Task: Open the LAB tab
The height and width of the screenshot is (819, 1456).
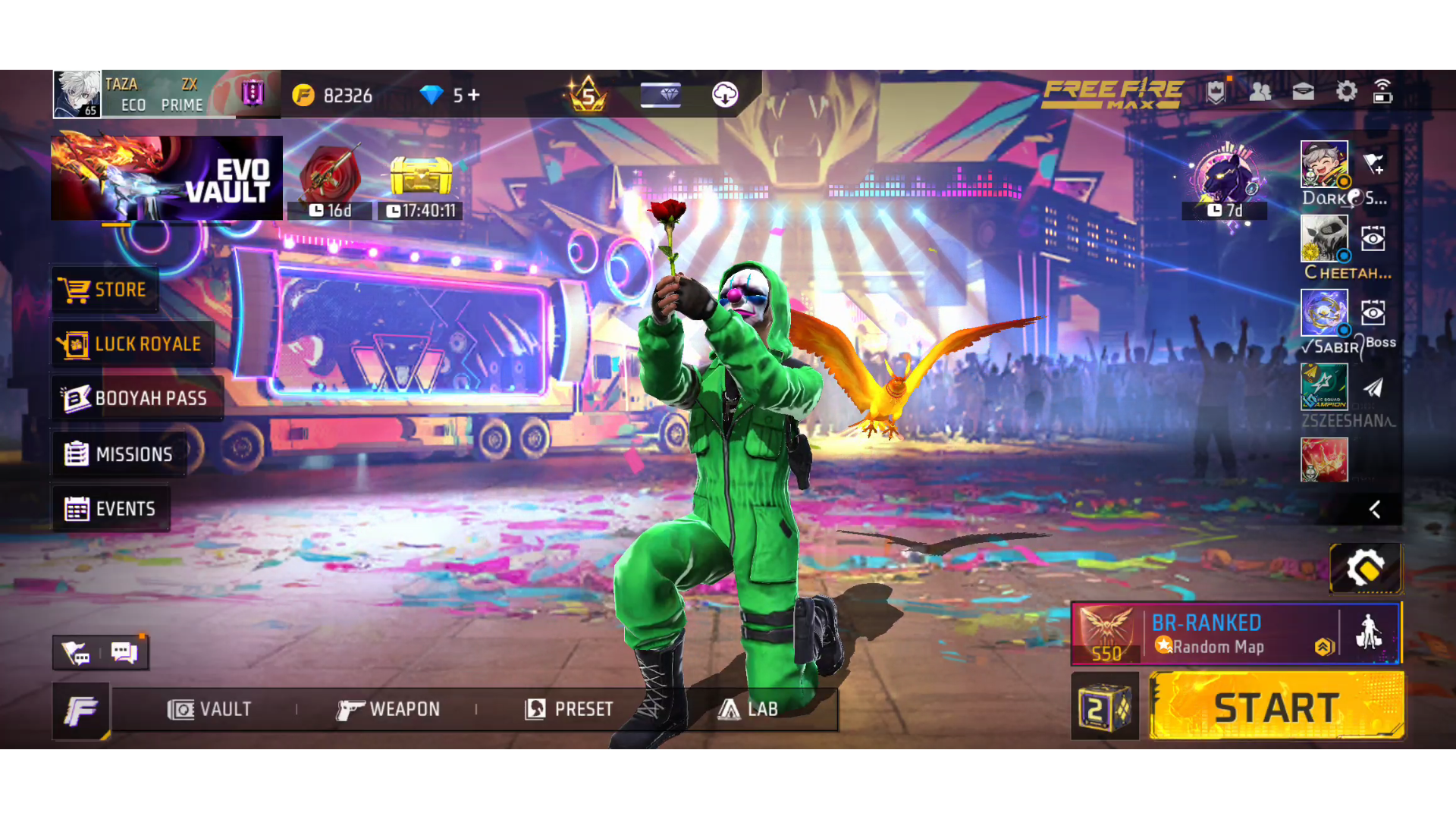Action: click(748, 709)
